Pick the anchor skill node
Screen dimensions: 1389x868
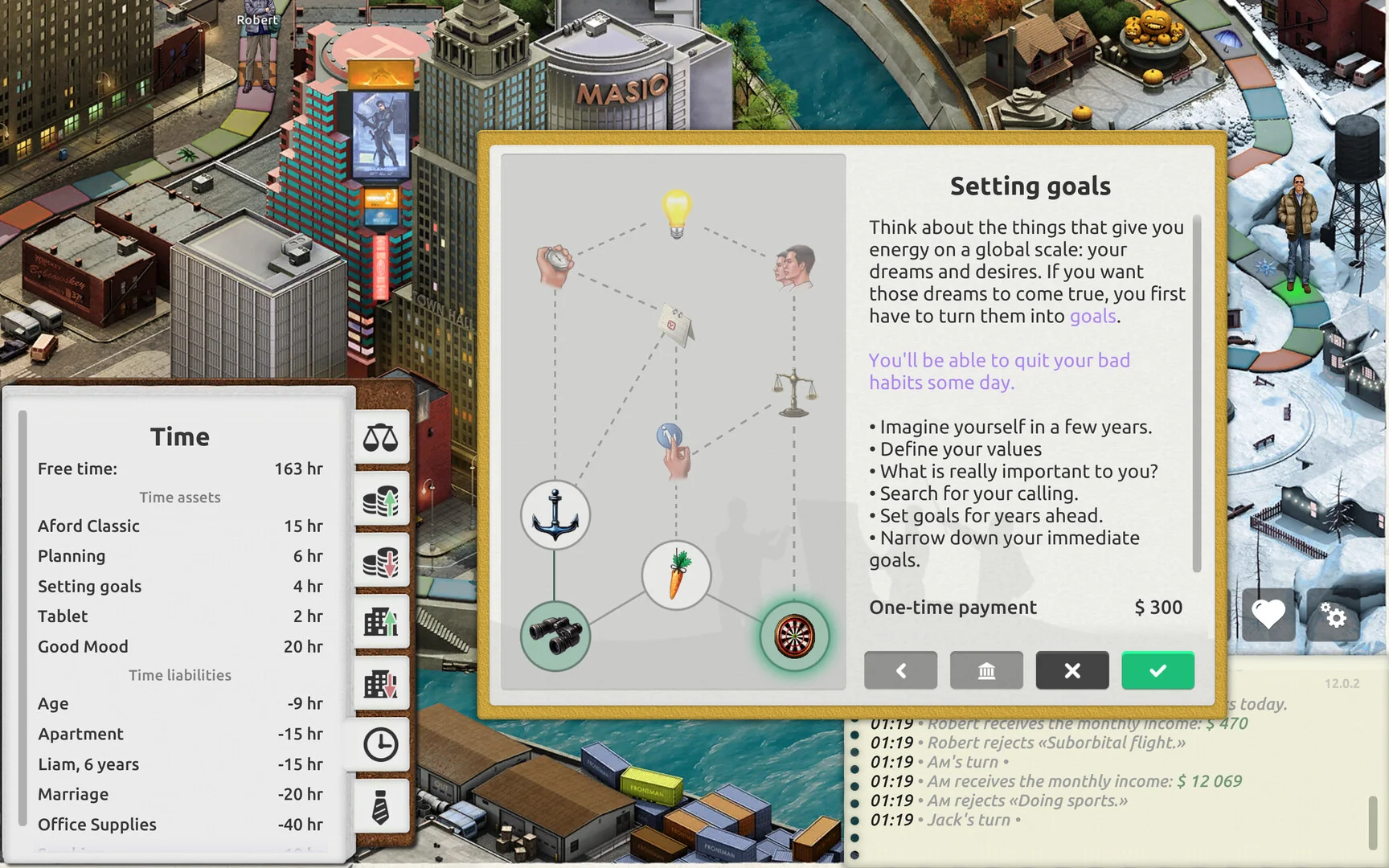pos(555,515)
